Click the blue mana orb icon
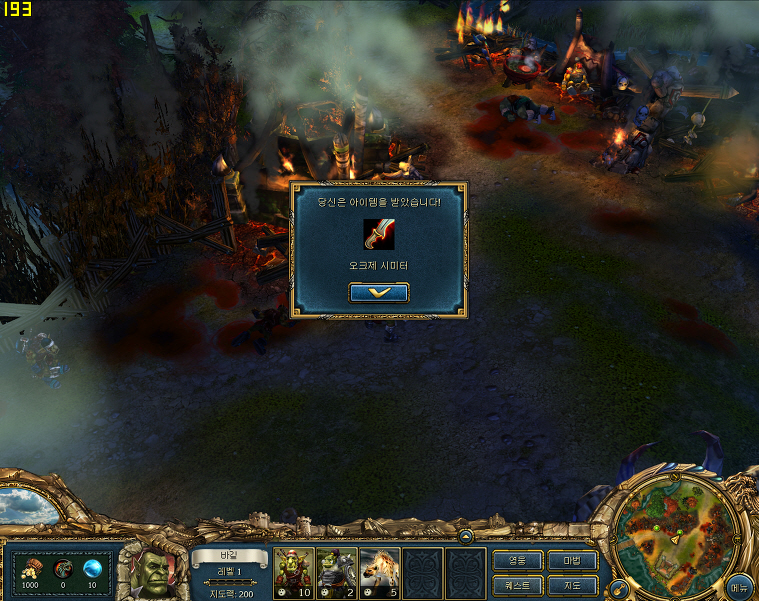The image size is (759, 601). (x=92, y=568)
